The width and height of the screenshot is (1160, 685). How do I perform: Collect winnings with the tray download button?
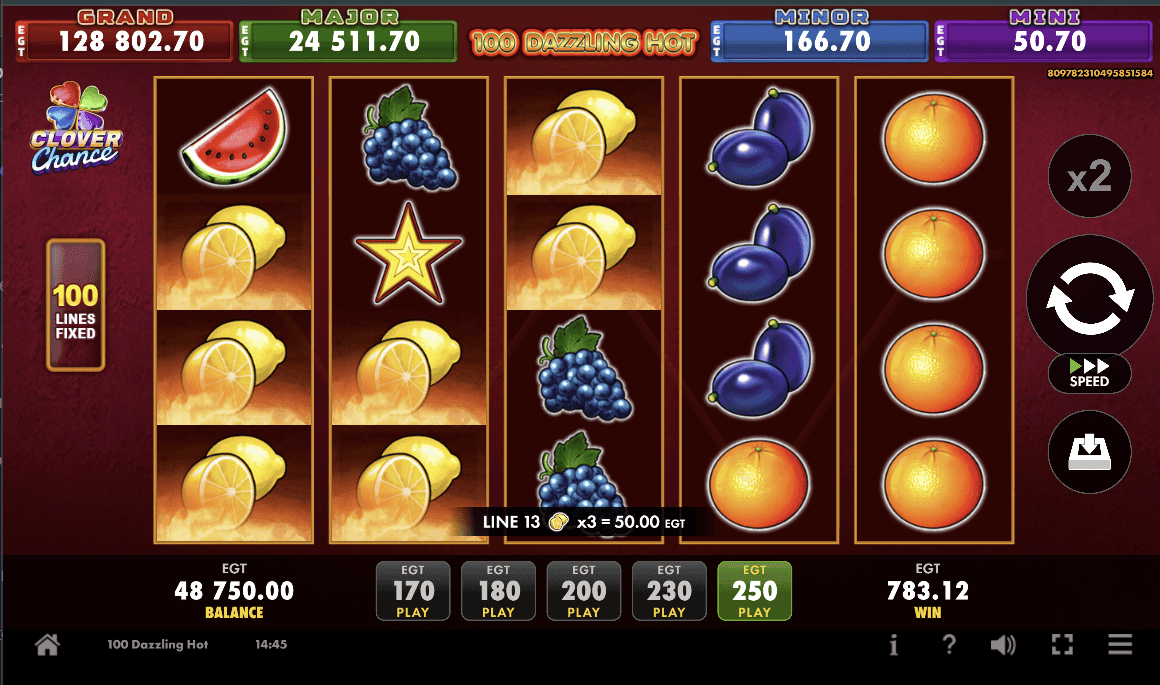click(x=1089, y=452)
